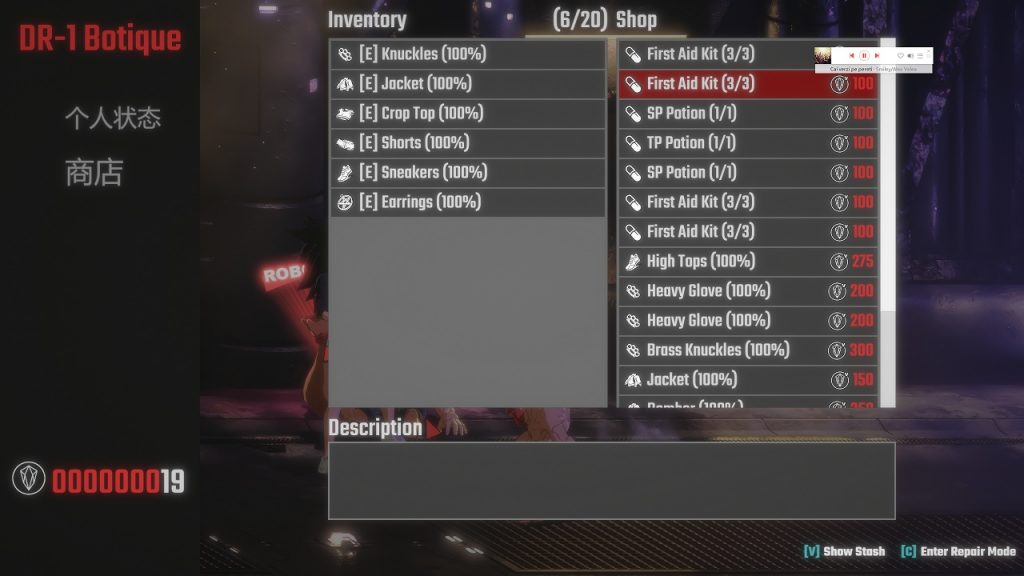The image size is (1024, 576).
Task: Choose the highlighted red First Aid Kit
Action: (x=747, y=84)
